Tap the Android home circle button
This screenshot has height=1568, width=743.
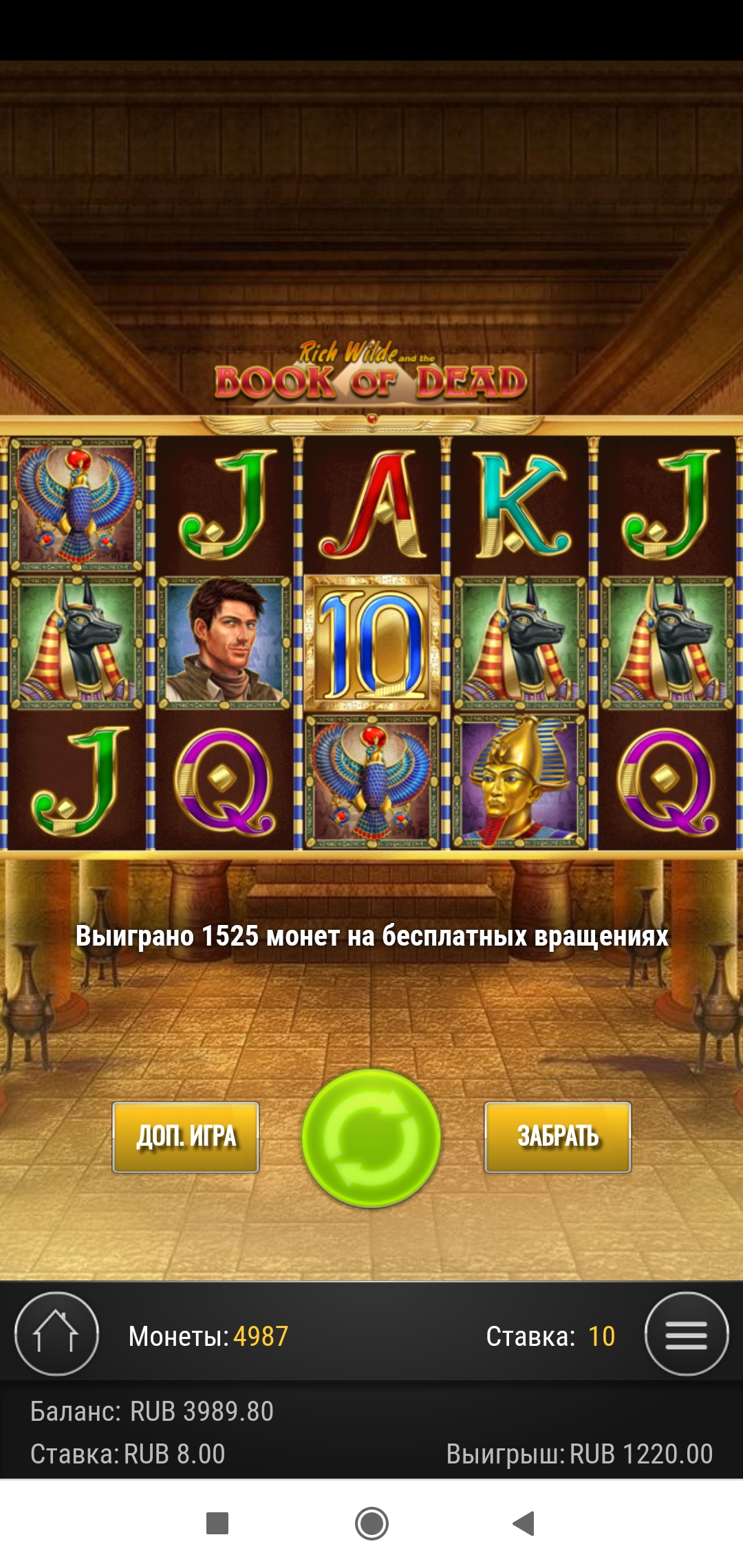coord(371,1523)
